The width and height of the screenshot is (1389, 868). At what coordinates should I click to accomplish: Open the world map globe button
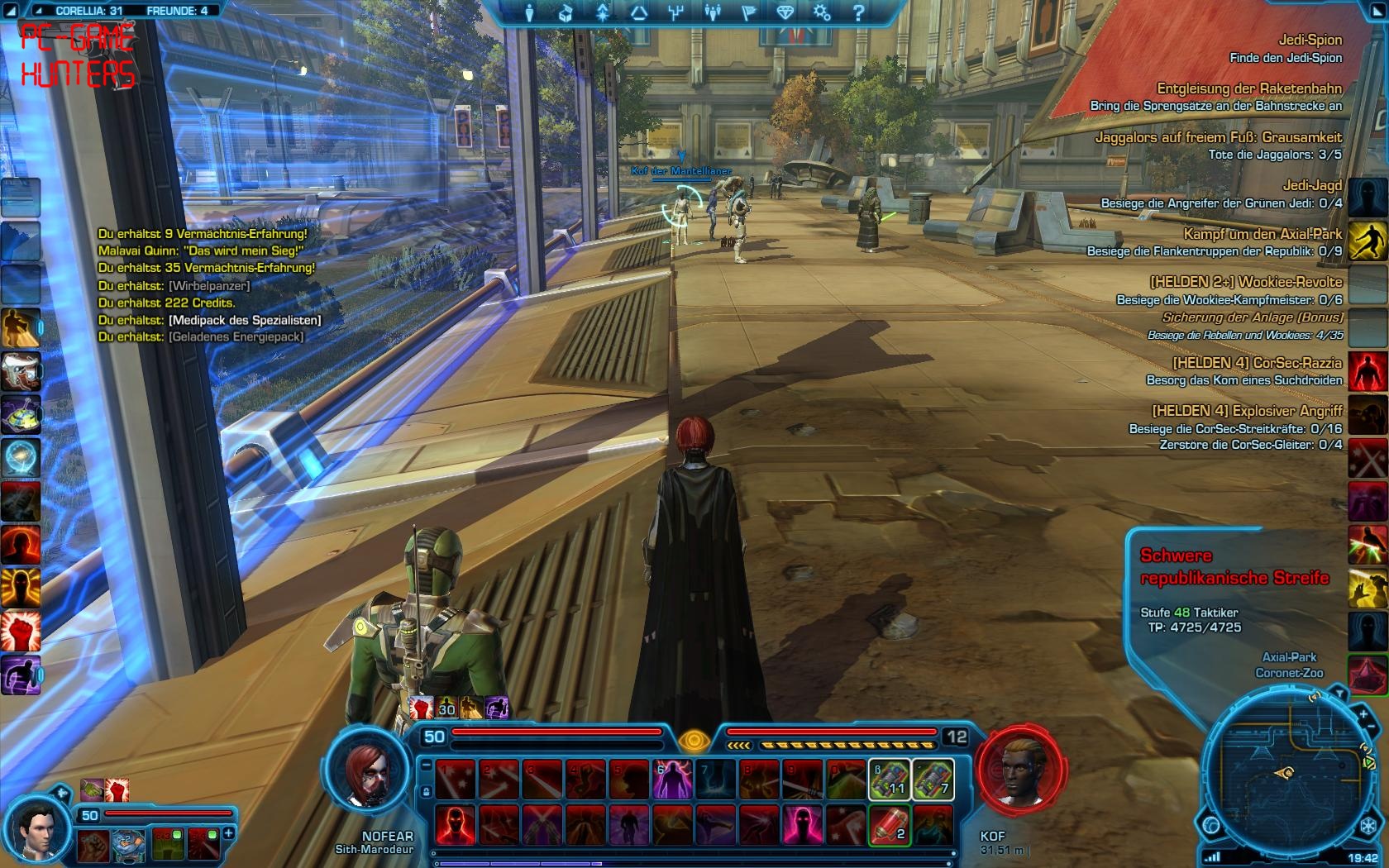click(1212, 825)
